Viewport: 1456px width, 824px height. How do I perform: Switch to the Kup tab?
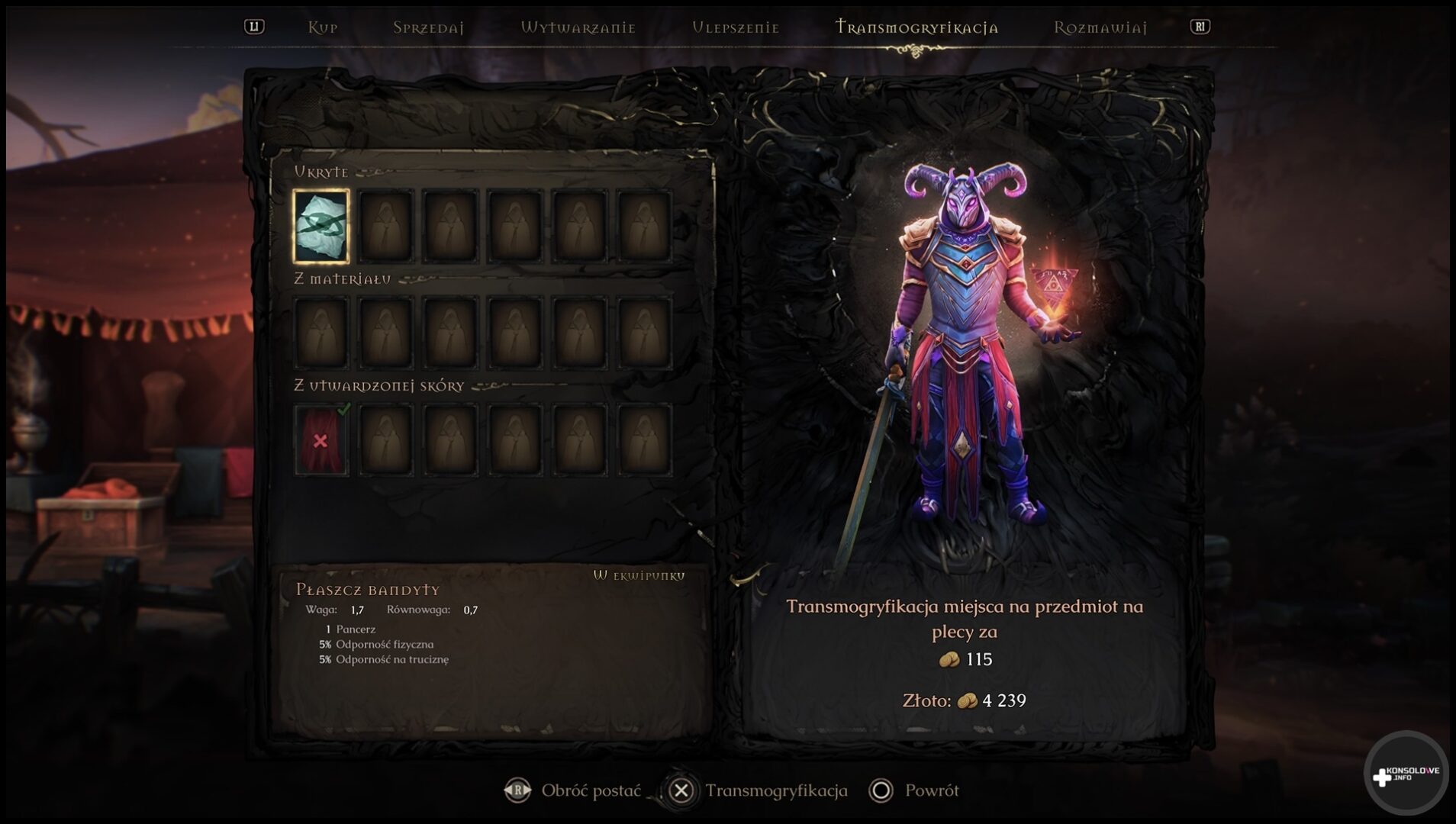[x=322, y=28]
